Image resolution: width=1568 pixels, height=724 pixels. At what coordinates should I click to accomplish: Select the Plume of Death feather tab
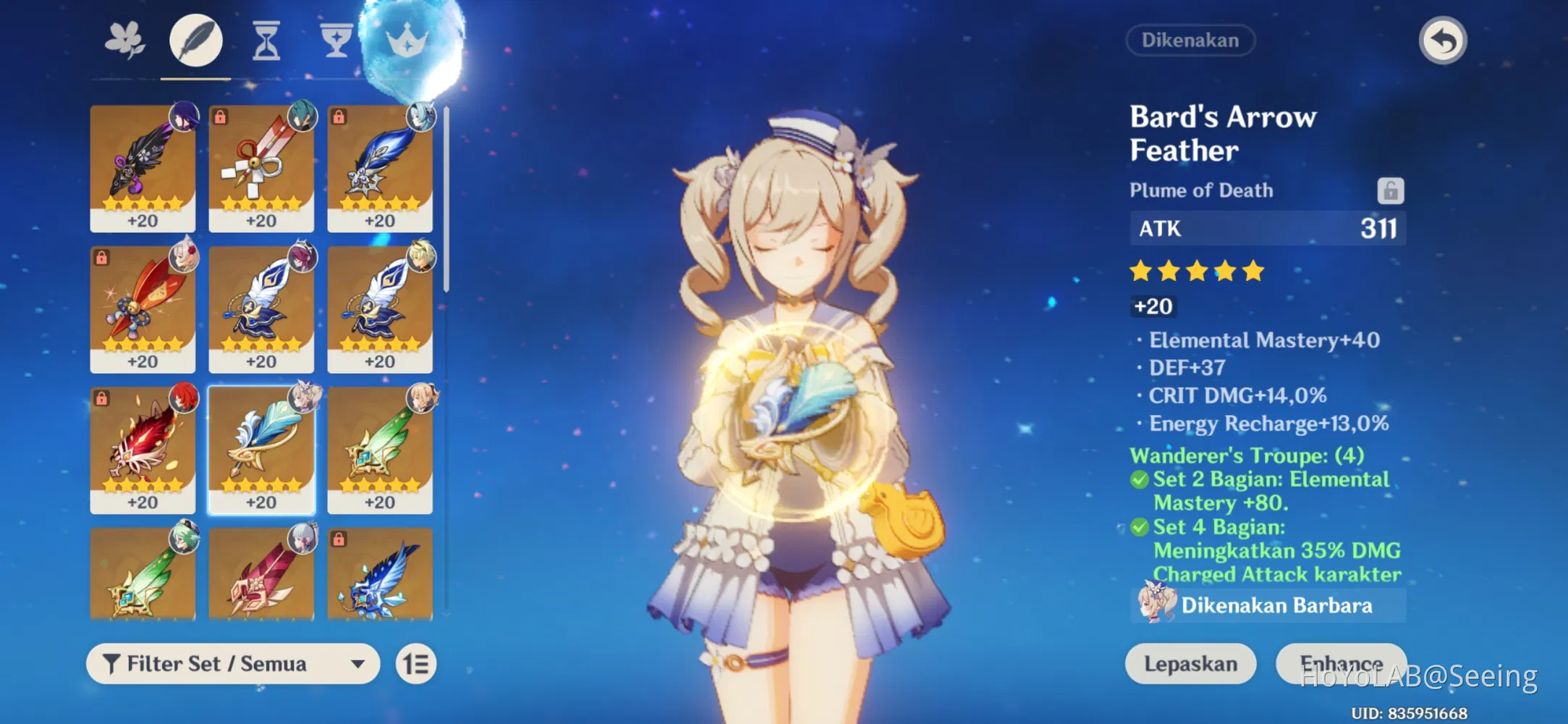coord(194,40)
